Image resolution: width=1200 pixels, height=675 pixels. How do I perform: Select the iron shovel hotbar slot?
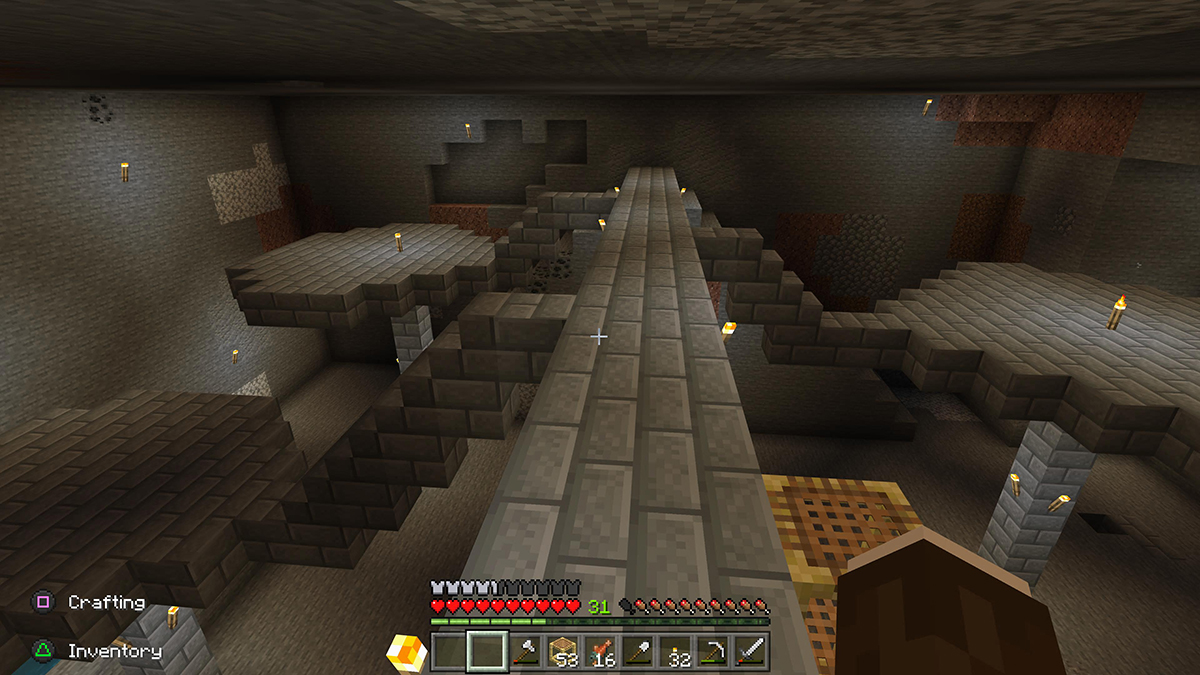637,653
